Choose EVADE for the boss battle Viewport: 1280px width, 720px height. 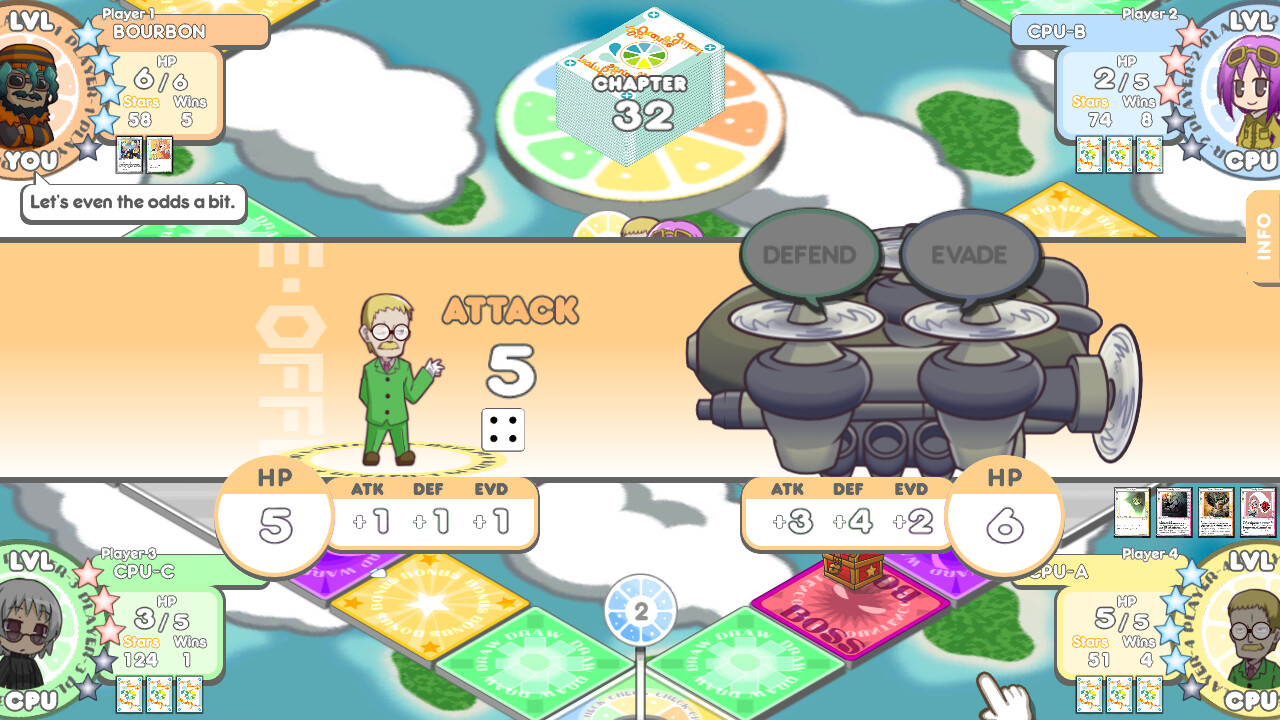pos(968,255)
